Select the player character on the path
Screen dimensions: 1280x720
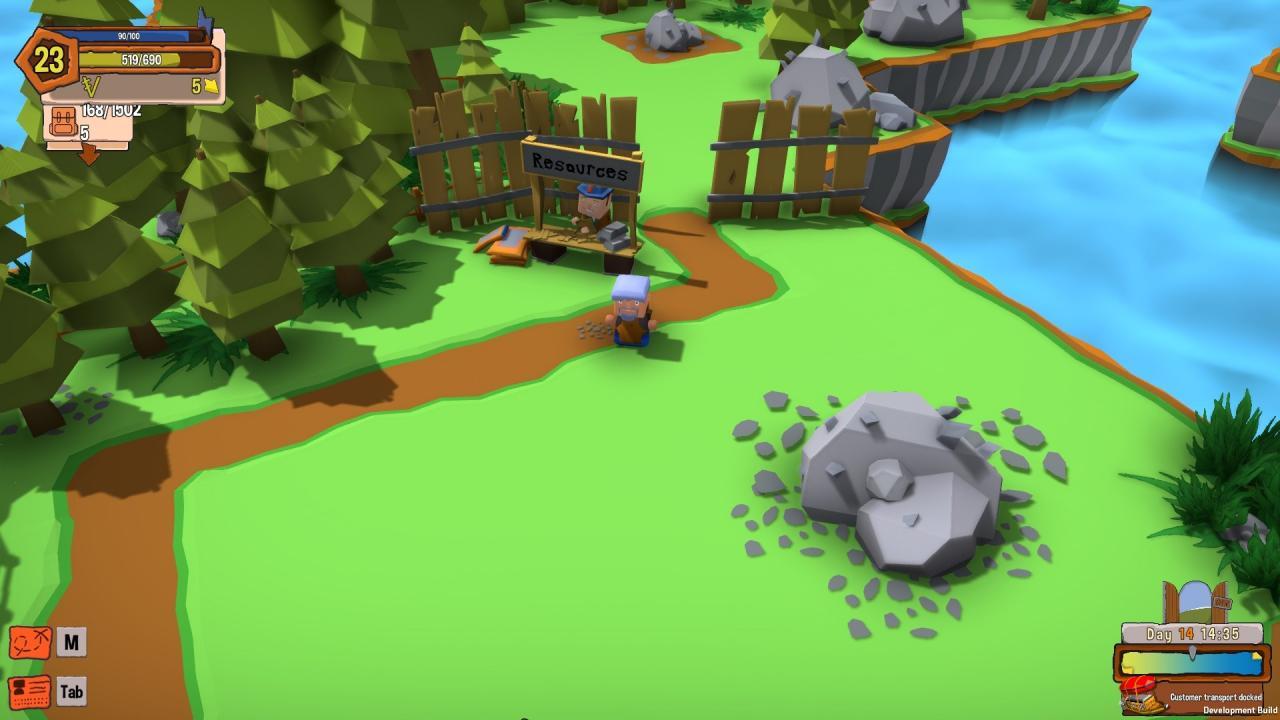(x=632, y=310)
